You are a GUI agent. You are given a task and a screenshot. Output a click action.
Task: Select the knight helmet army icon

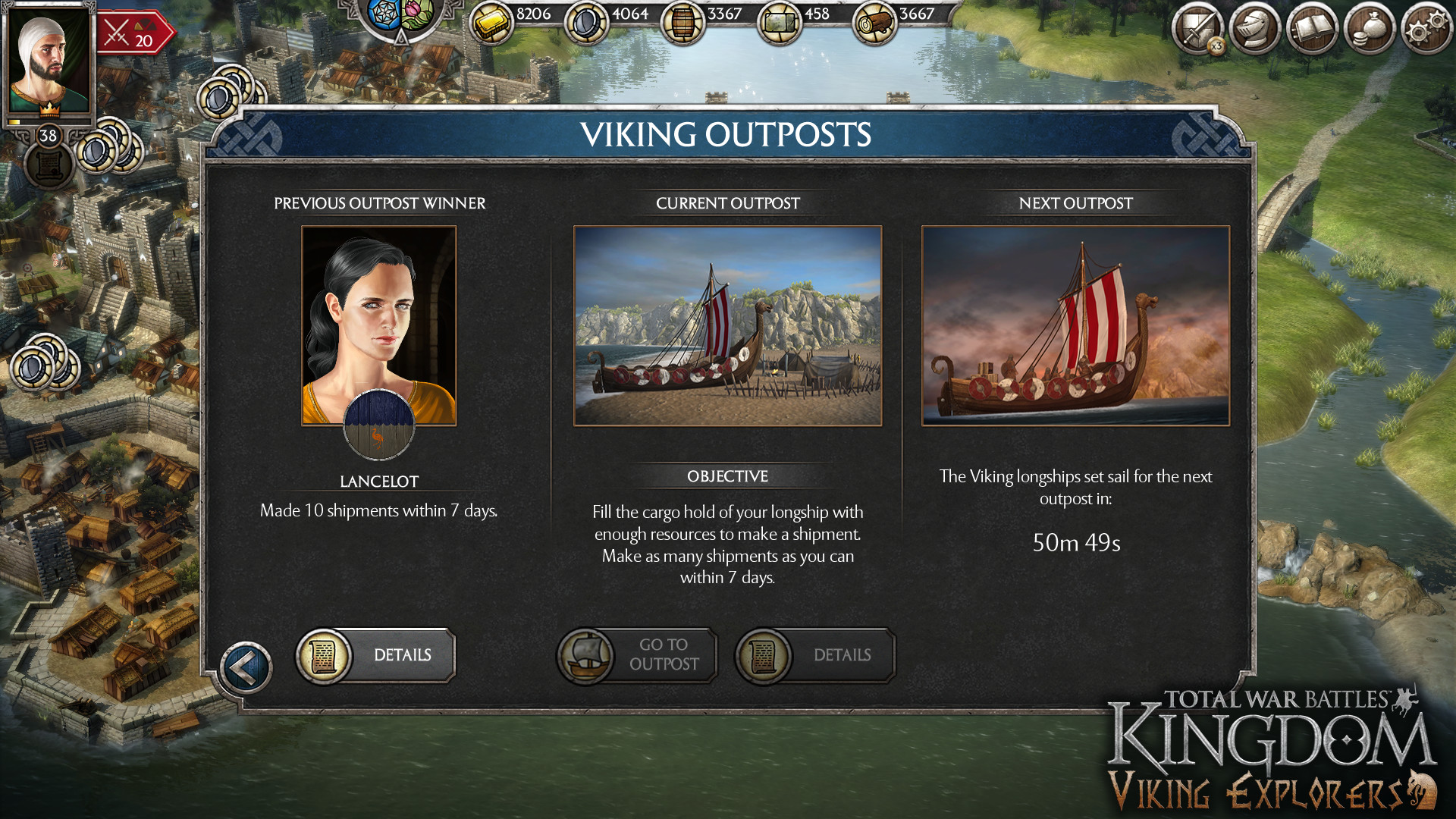(1256, 29)
